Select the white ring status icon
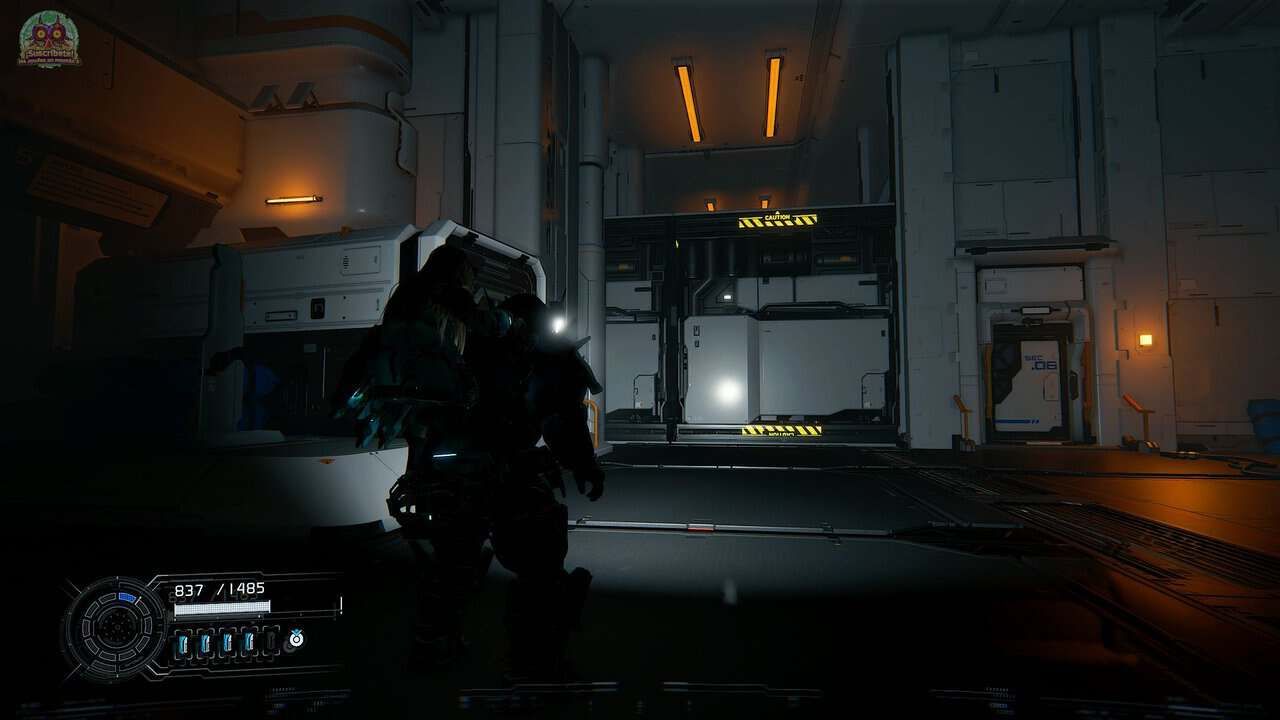 pos(296,638)
